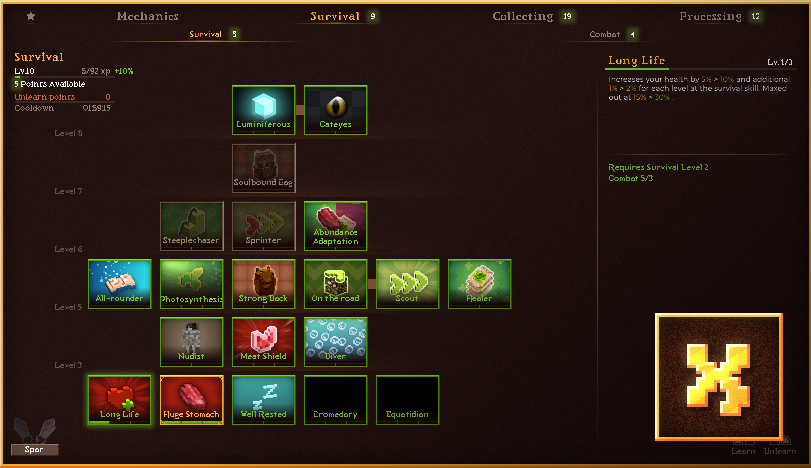811x468 pixels.
Task: Choose the Cateyes skill tile
Action: 335,109
